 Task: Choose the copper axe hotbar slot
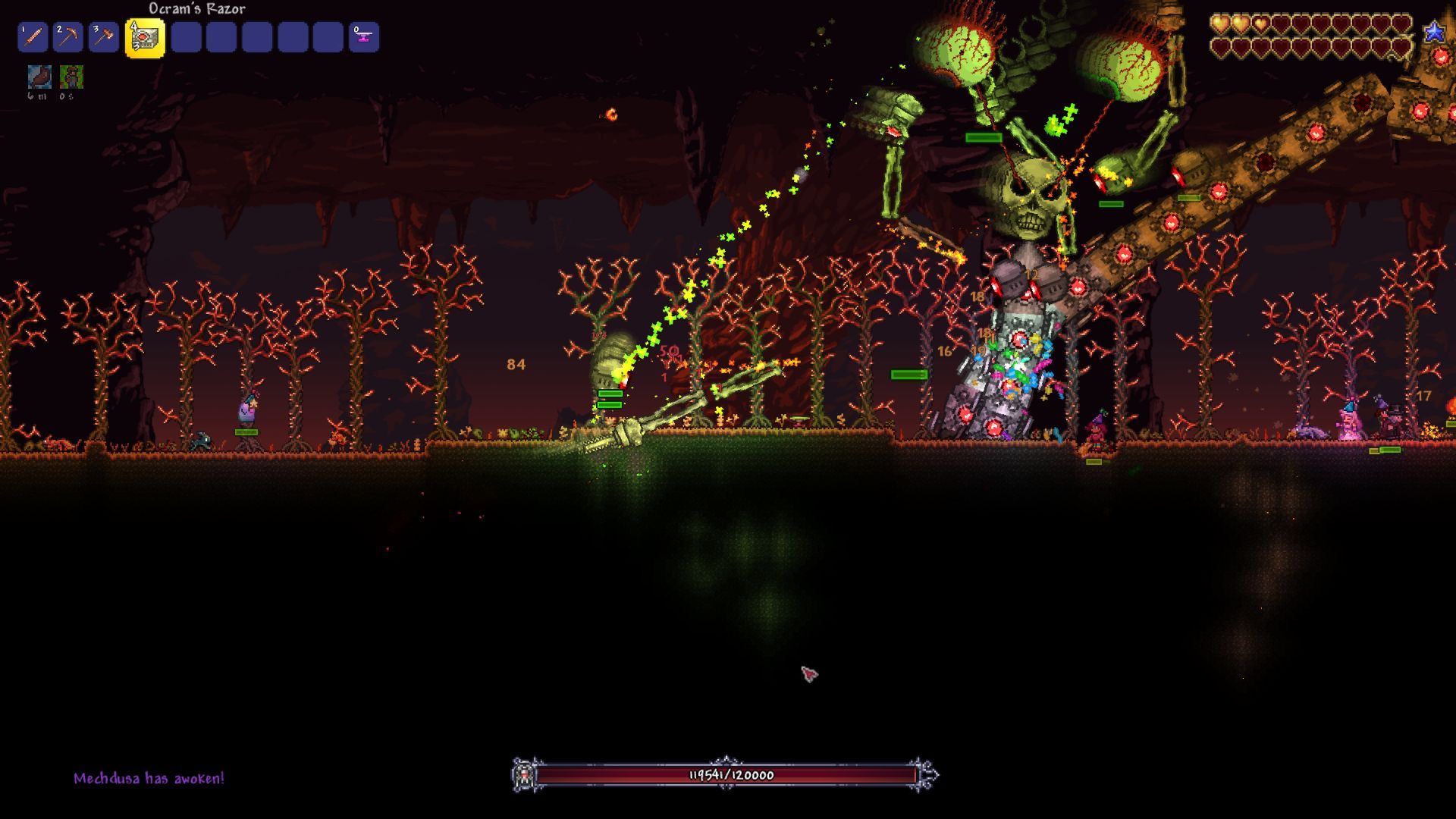(x=103, y=37)
